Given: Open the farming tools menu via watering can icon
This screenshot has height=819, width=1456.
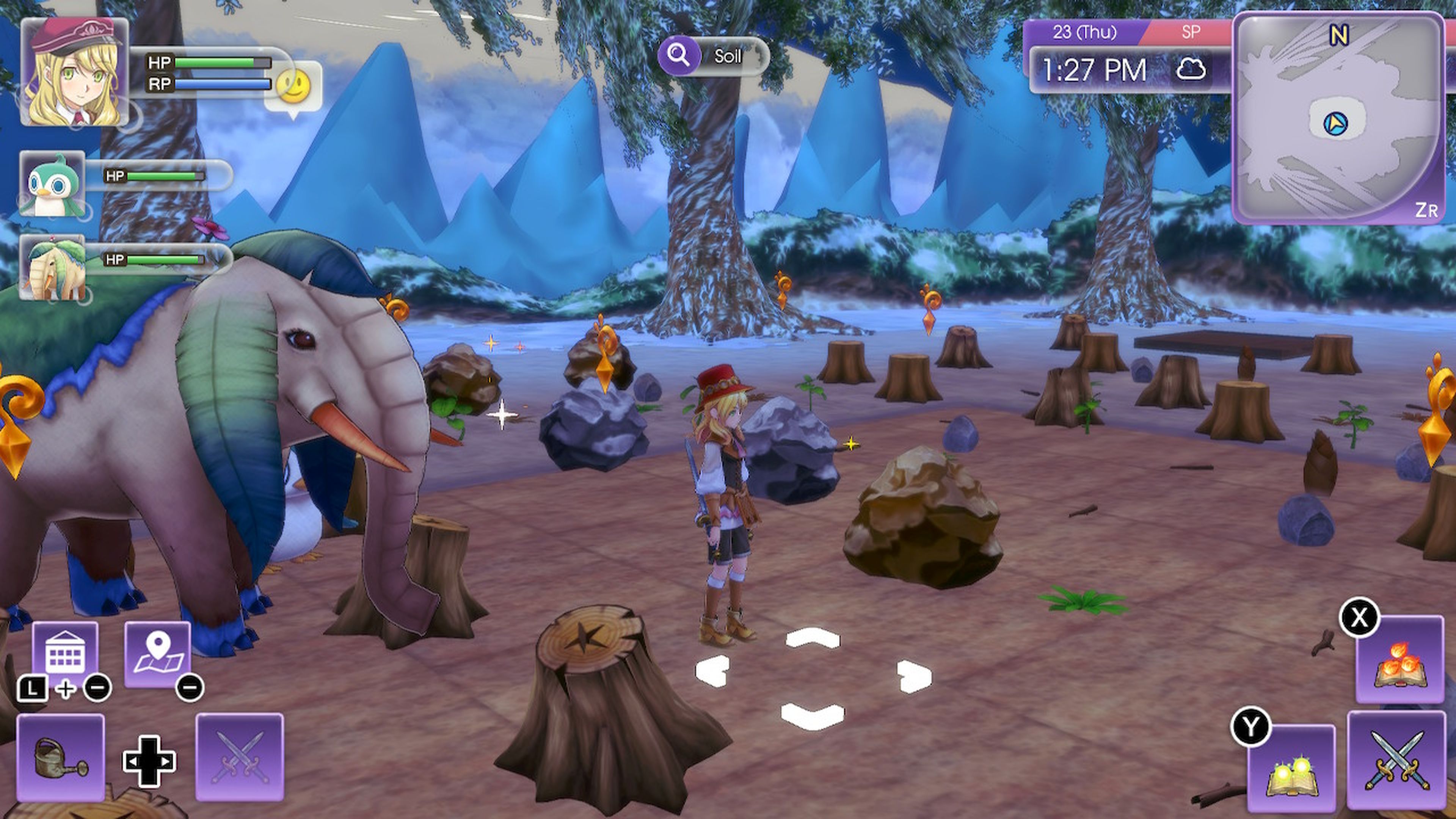Looking at the screenshot, I should point(61,758).
